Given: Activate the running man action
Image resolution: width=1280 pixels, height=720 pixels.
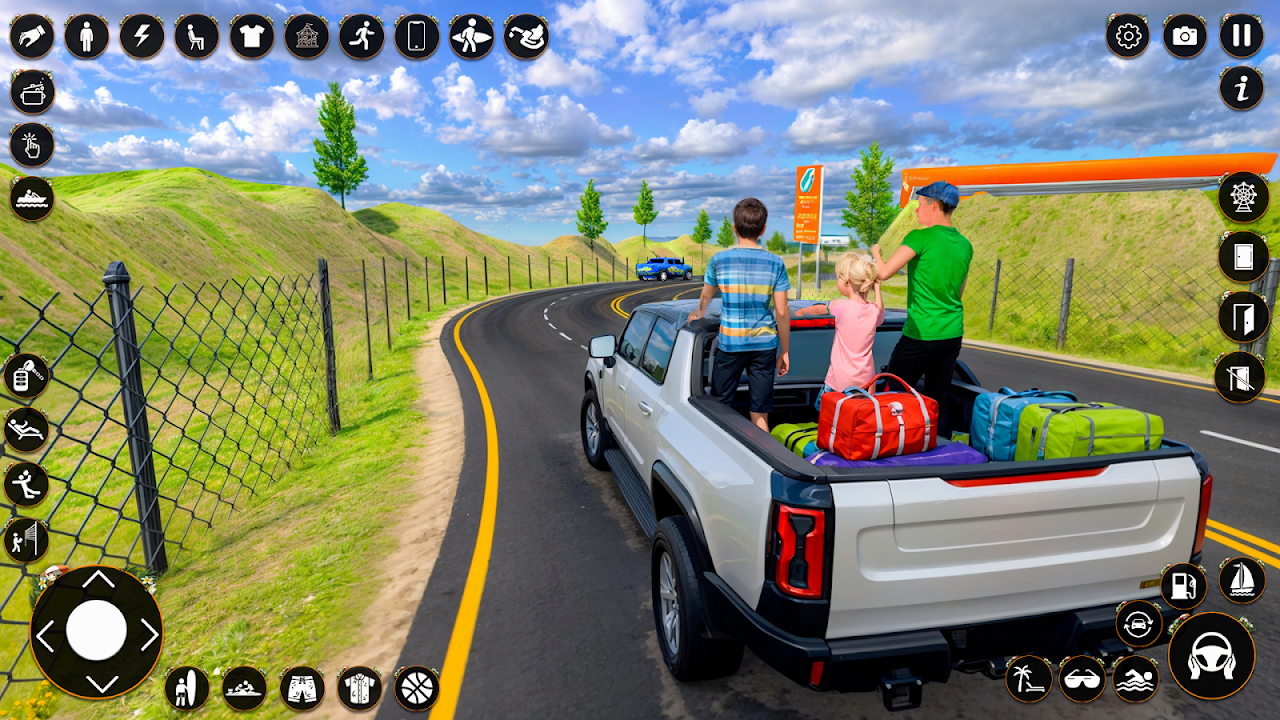Looking at the screenshot, I should [361, 37].
